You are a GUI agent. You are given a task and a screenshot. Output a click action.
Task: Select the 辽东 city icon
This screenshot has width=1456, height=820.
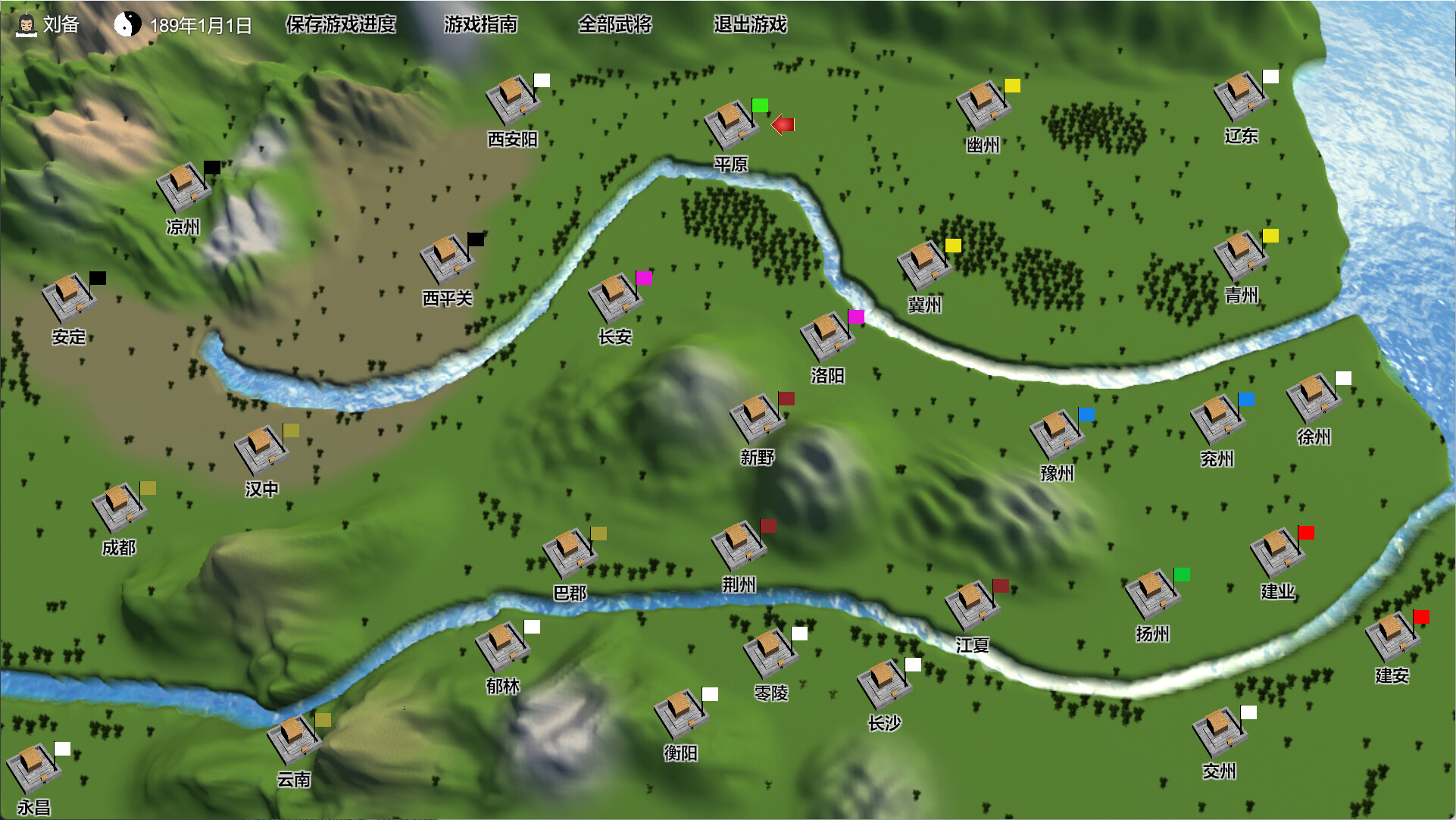[1240, 97]
